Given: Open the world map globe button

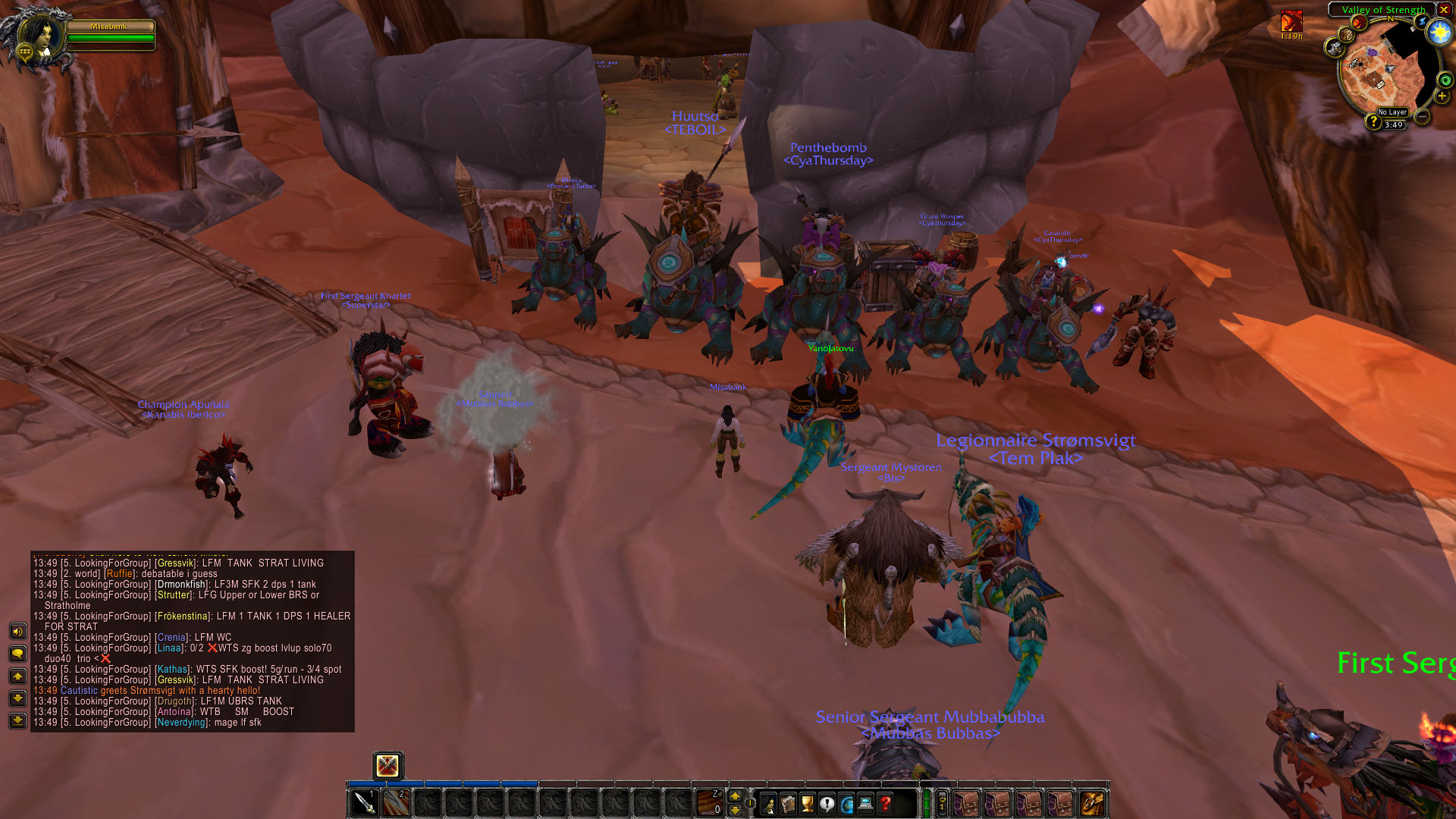Looking at the screenshot, I should [x=846, y=804].
